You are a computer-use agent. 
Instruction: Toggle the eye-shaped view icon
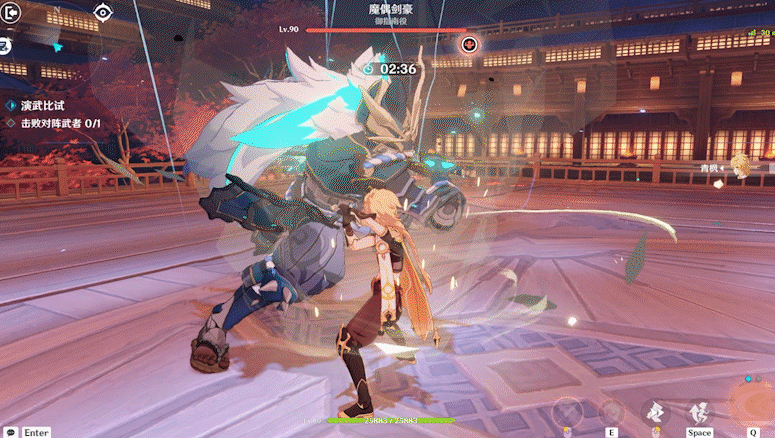point(102,12)
